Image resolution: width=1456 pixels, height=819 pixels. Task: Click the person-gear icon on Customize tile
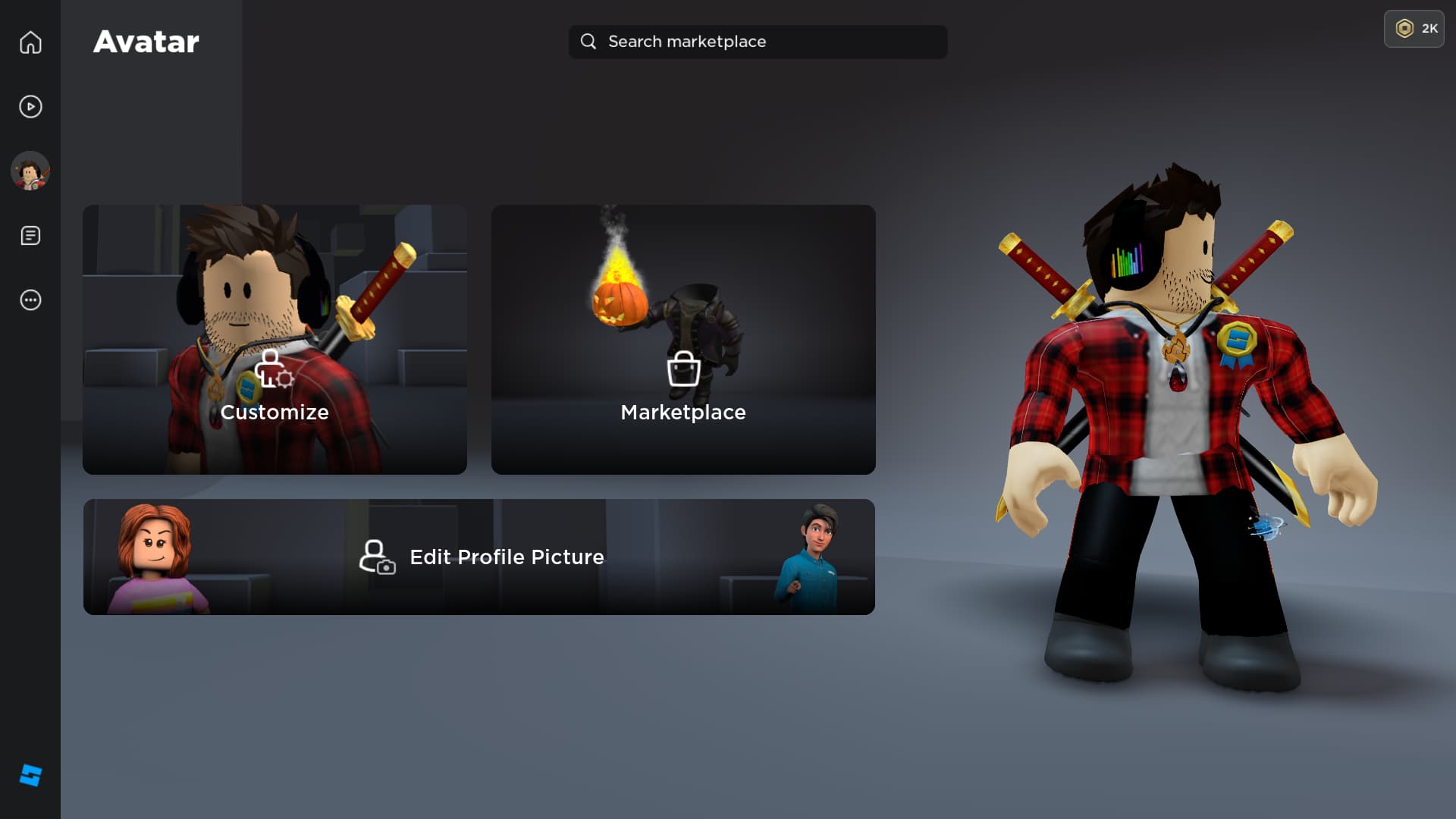point(273,371)
